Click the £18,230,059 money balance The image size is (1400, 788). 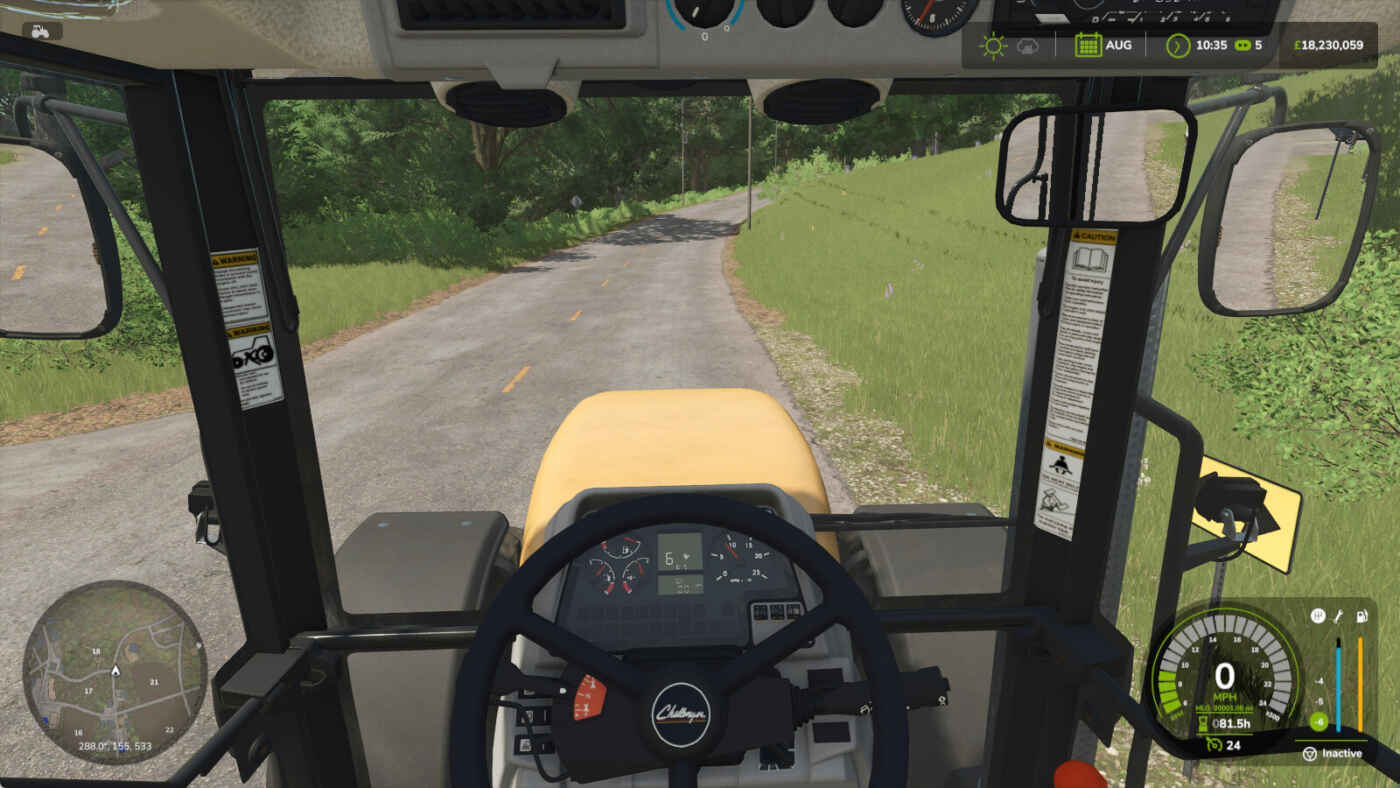click(x=1330, y=45)
